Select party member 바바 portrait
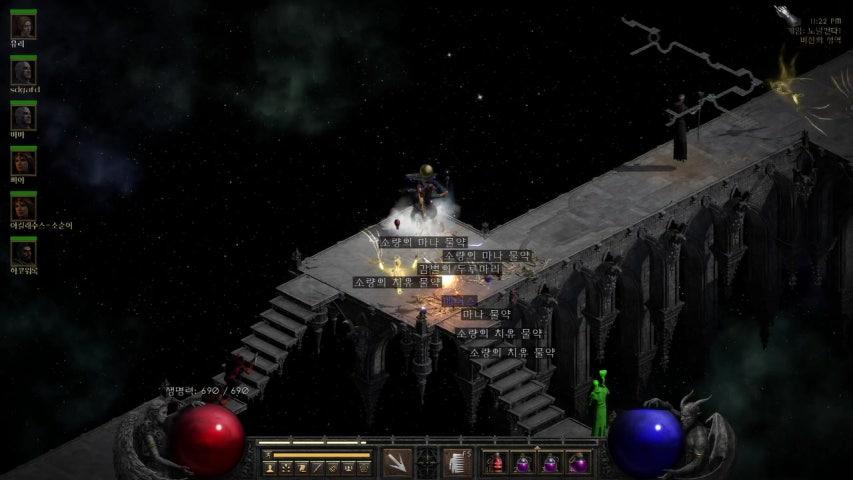Image resolution: width=853 pixels, height=480 pixels. tap(22, 118)
